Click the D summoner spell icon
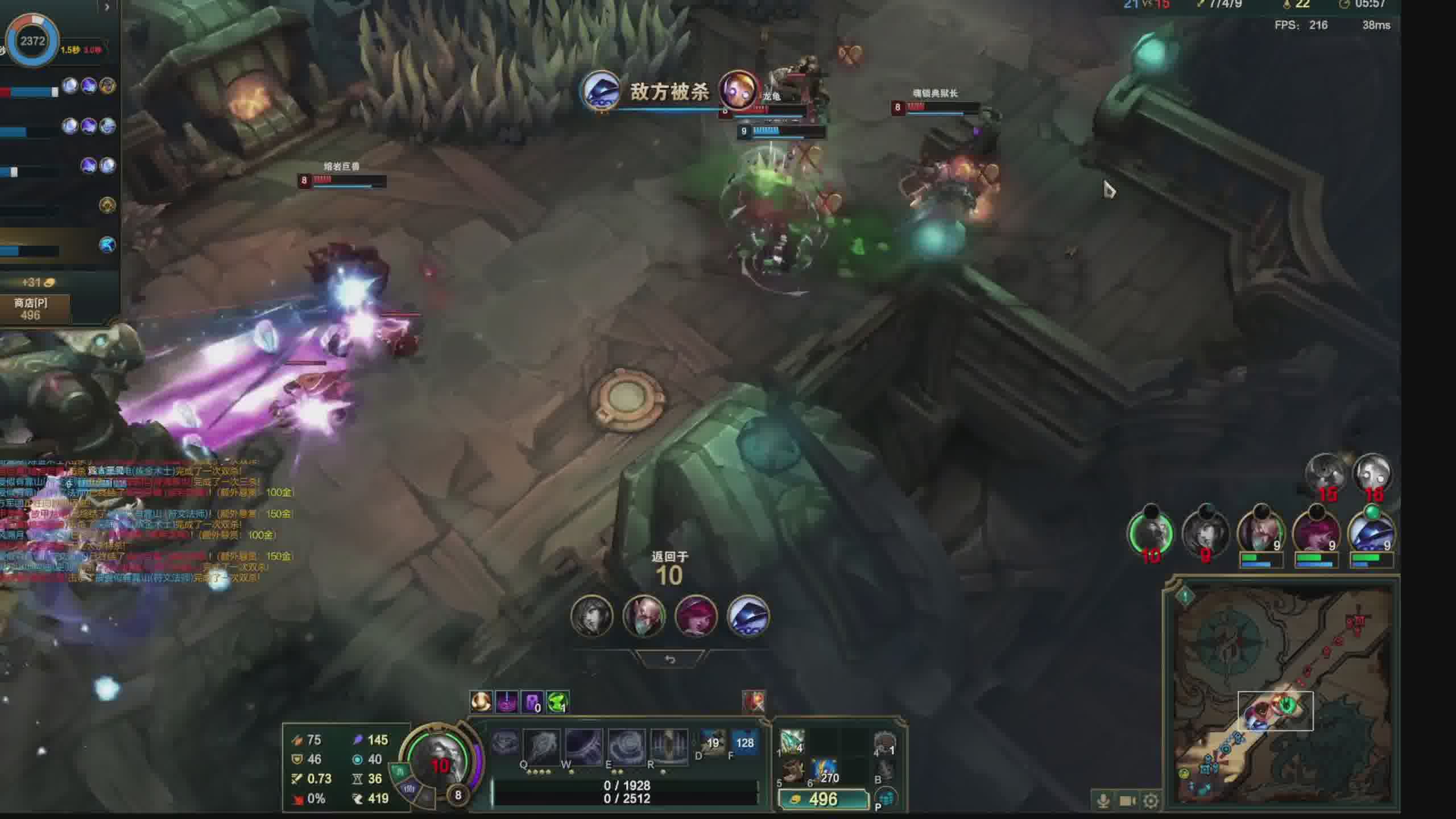The width and height of the screenshot is (1456, 819). (713, 743)
